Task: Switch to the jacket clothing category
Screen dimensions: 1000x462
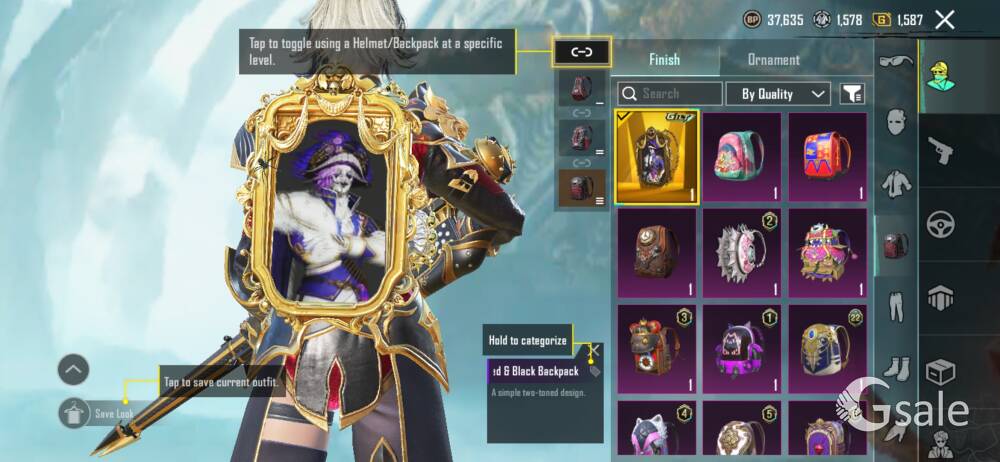Action: 895,184
